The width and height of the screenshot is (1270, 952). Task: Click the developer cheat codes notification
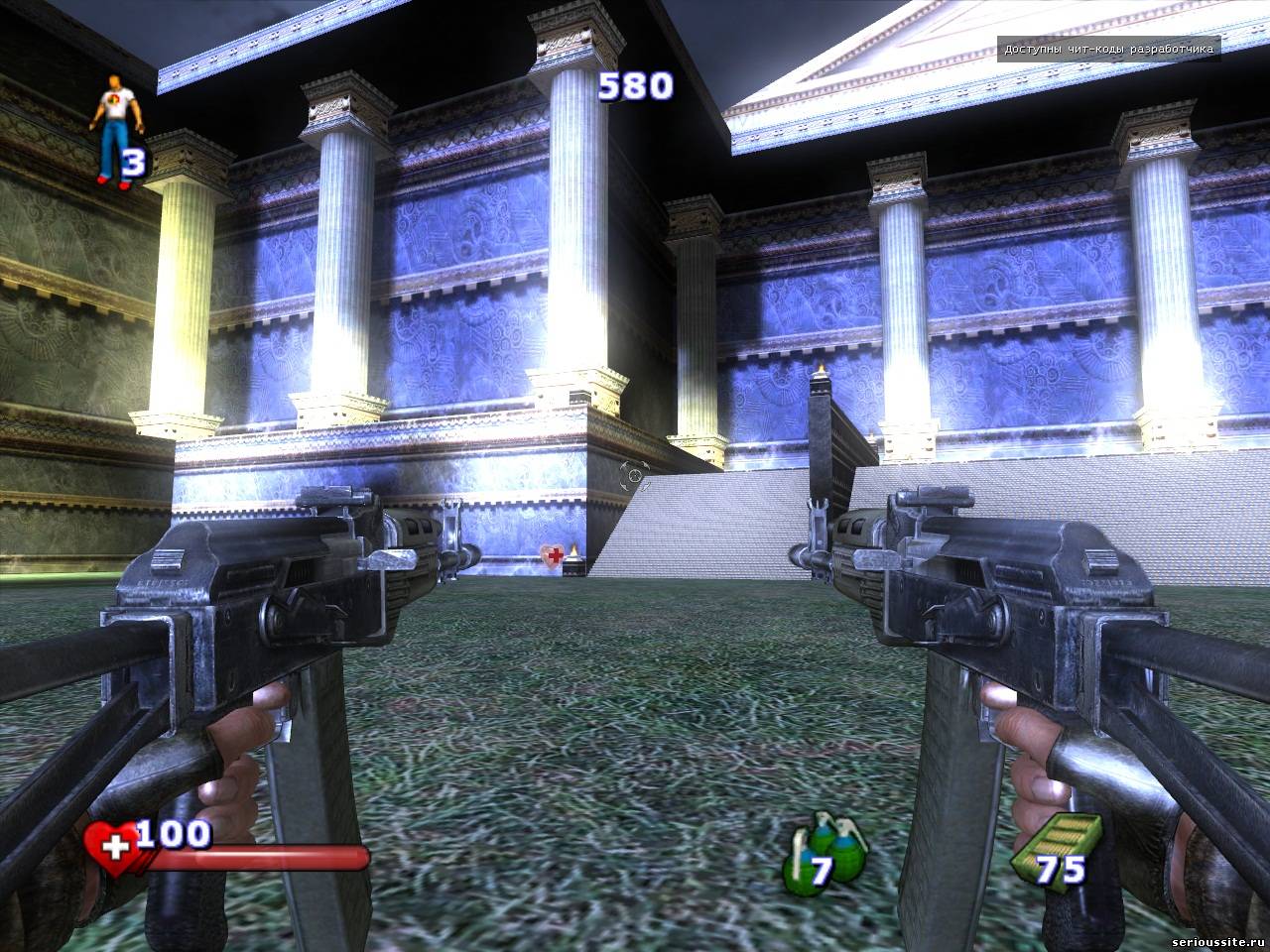(x=1108, y=49)
